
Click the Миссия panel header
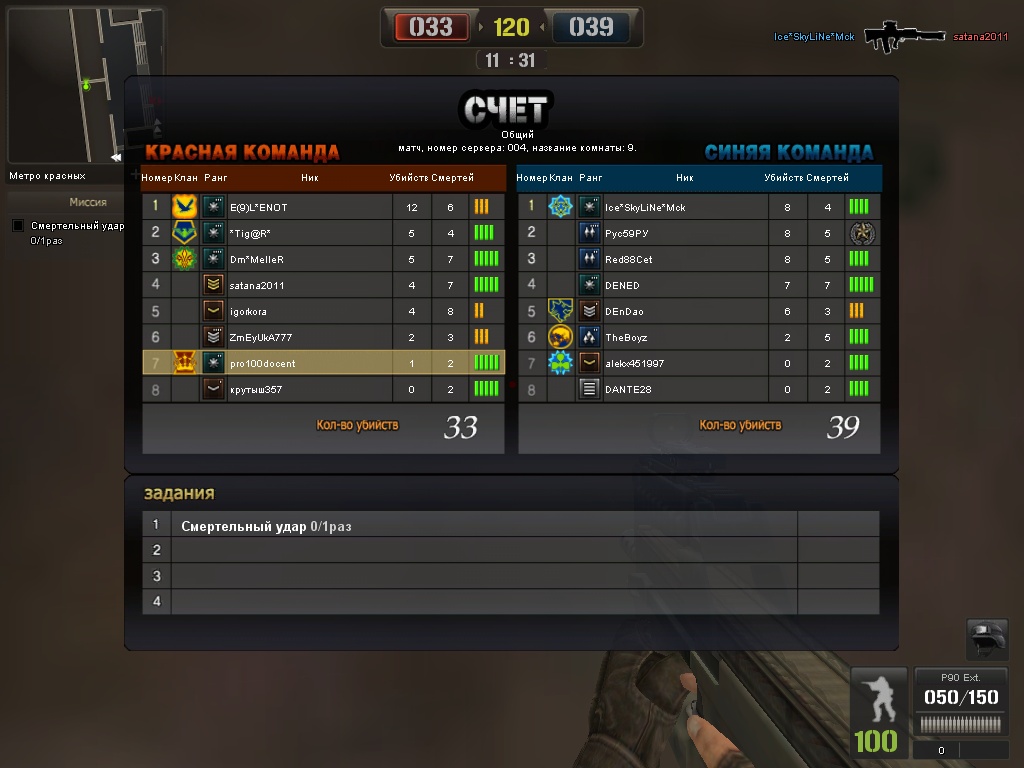coord(88,202)
